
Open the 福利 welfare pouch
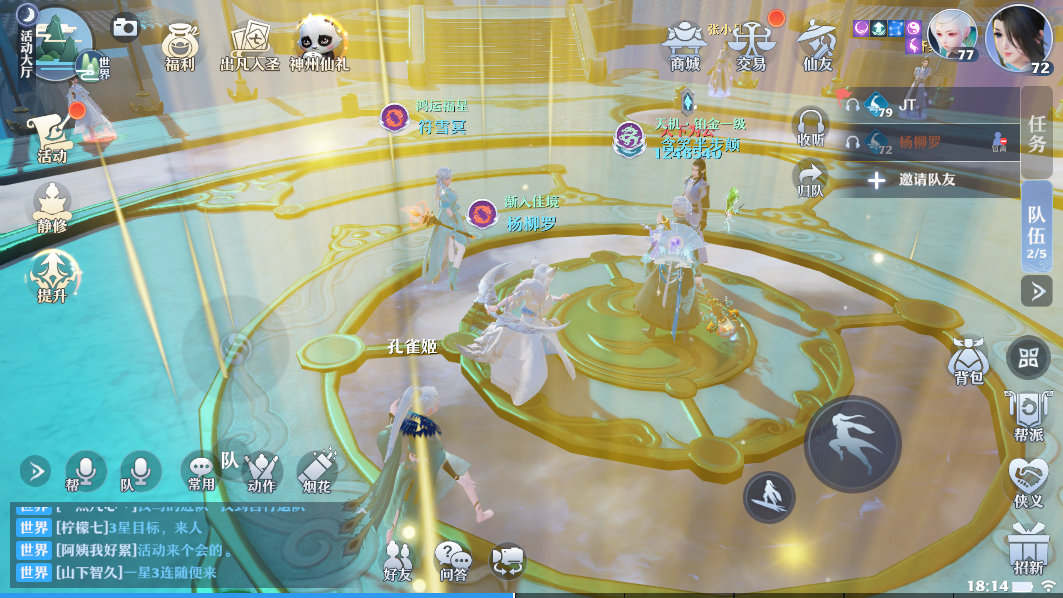180,45
